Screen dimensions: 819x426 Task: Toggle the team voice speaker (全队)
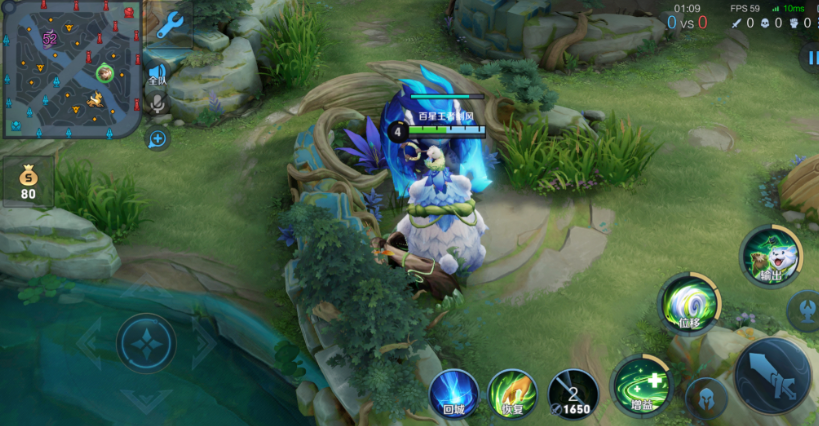click(158, 73)
